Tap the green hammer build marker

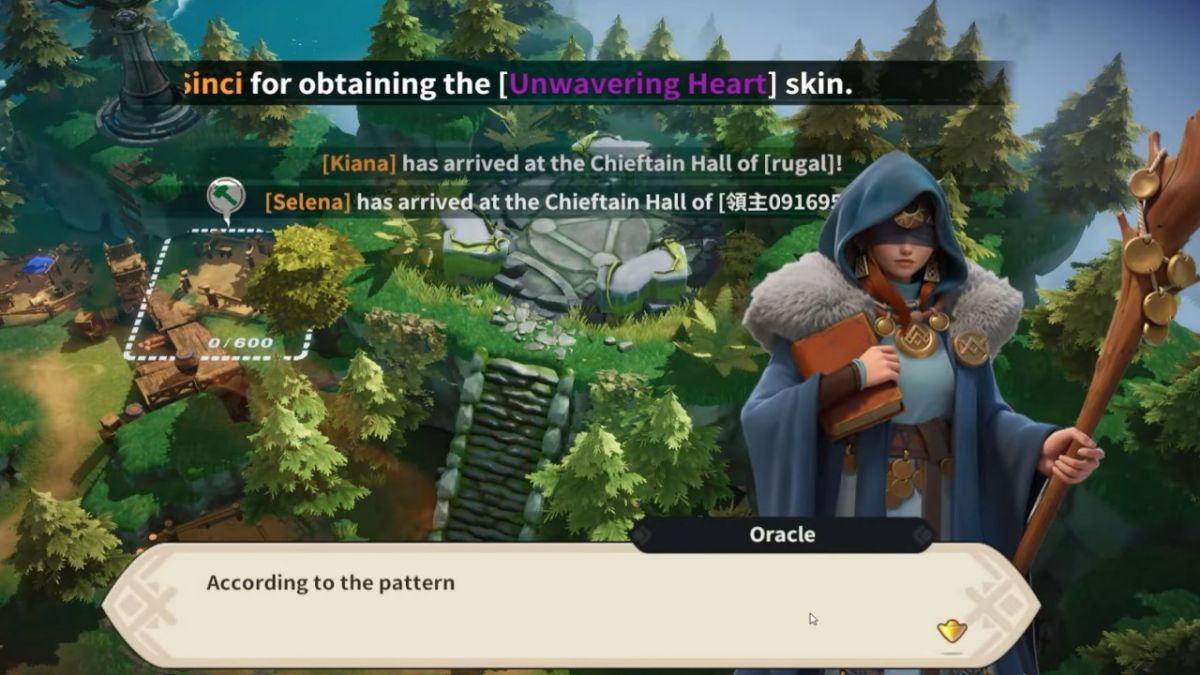pyautogui.click(x=226, y=198)
